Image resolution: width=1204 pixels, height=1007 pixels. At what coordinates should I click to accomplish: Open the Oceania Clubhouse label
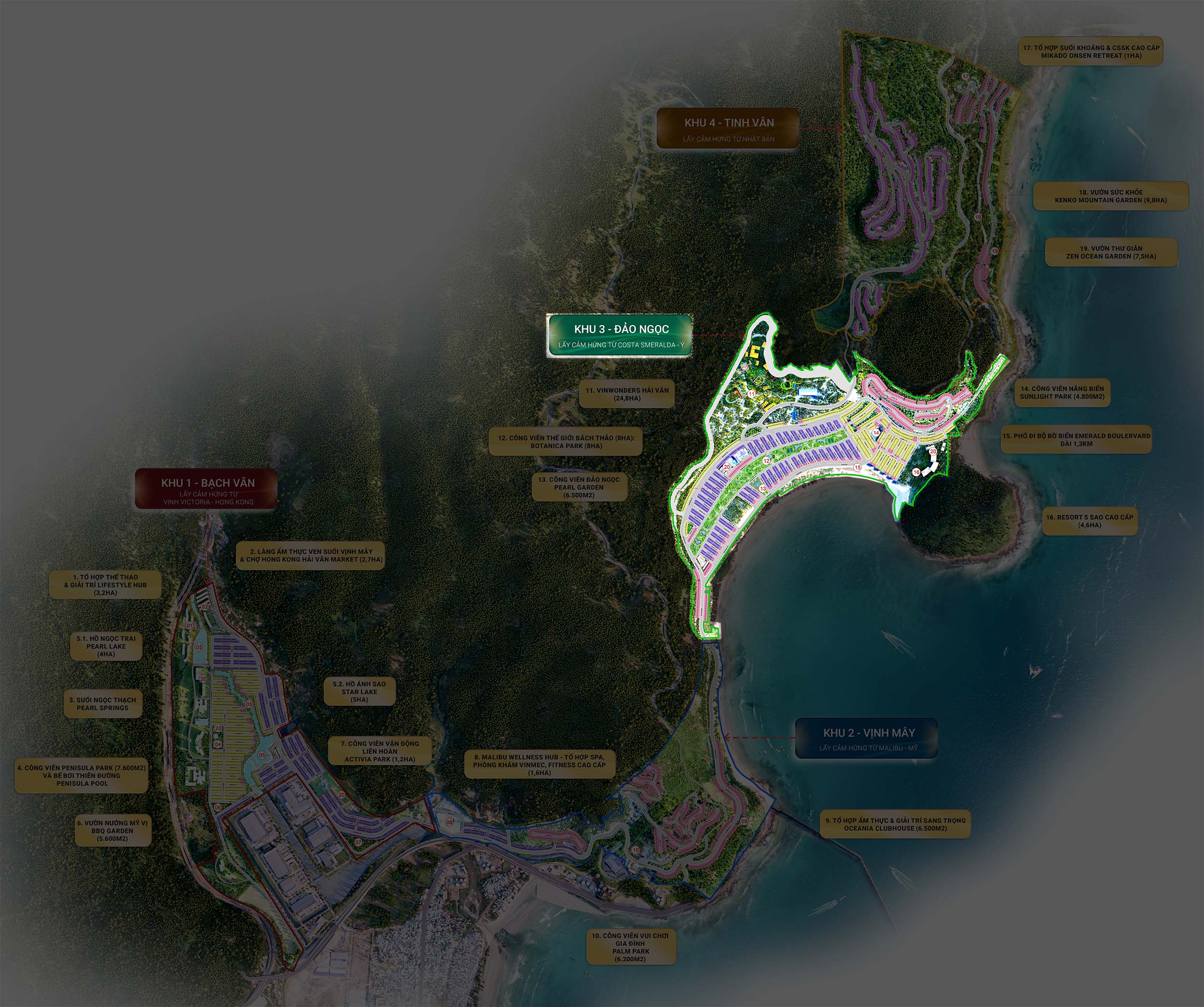tap(895, 824)
